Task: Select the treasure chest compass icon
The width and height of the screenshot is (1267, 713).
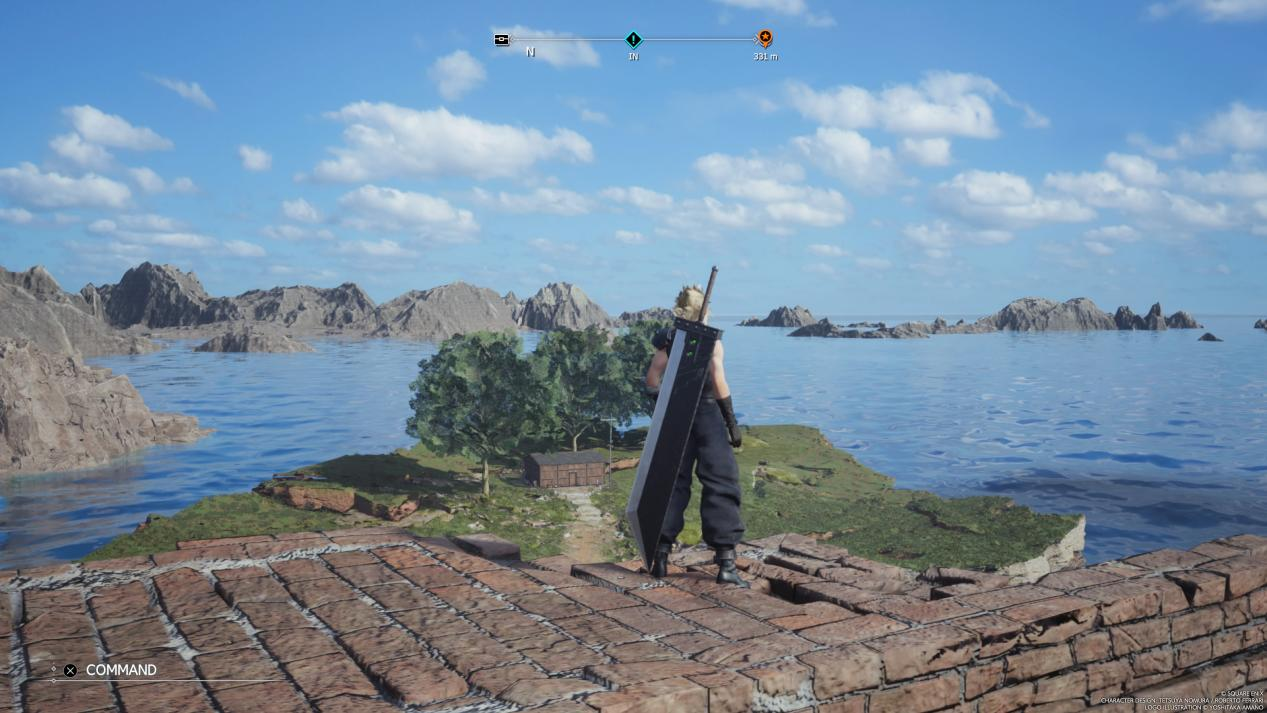Action: tap(502, 40)
